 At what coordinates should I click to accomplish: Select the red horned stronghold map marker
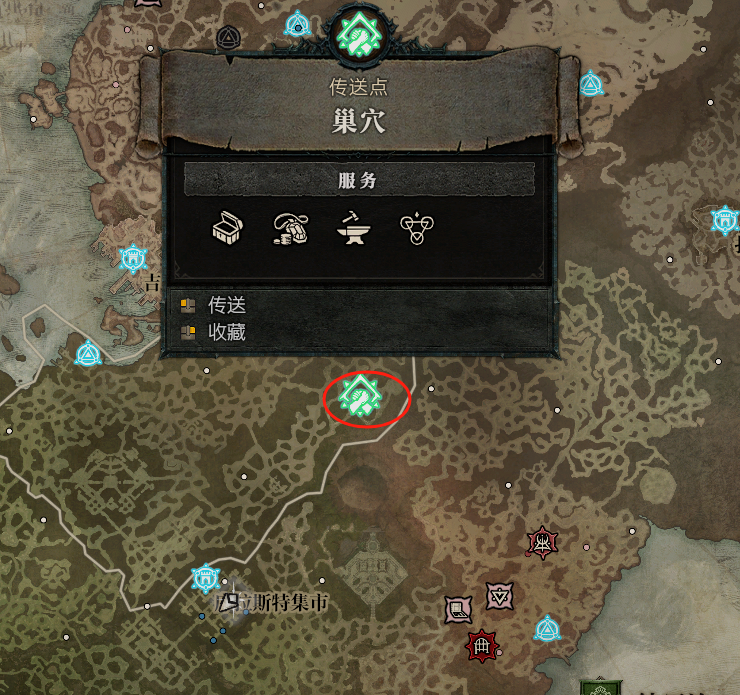coord(542,543)
